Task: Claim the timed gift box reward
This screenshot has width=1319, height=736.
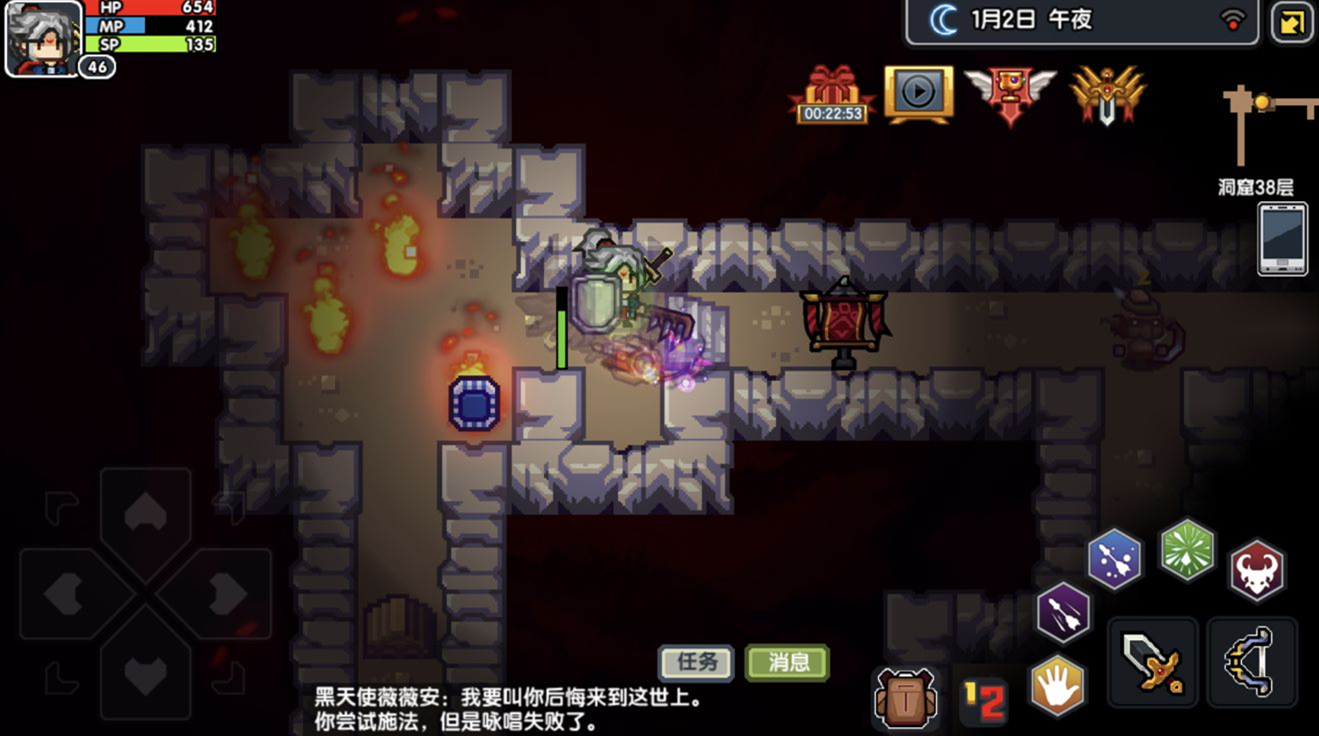Action: pyautogui.click(x=833, y=95)
